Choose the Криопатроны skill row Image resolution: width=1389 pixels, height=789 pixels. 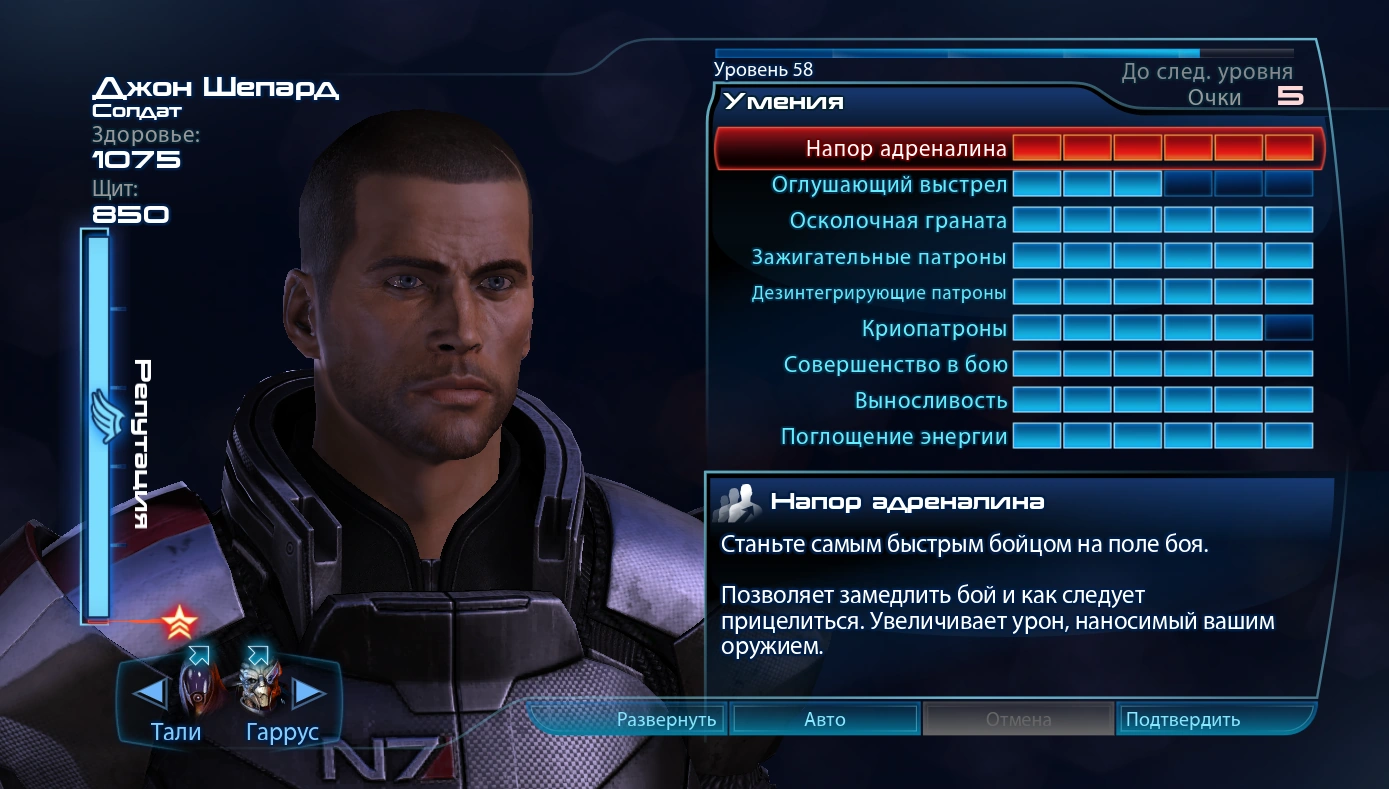coord(934,329)
